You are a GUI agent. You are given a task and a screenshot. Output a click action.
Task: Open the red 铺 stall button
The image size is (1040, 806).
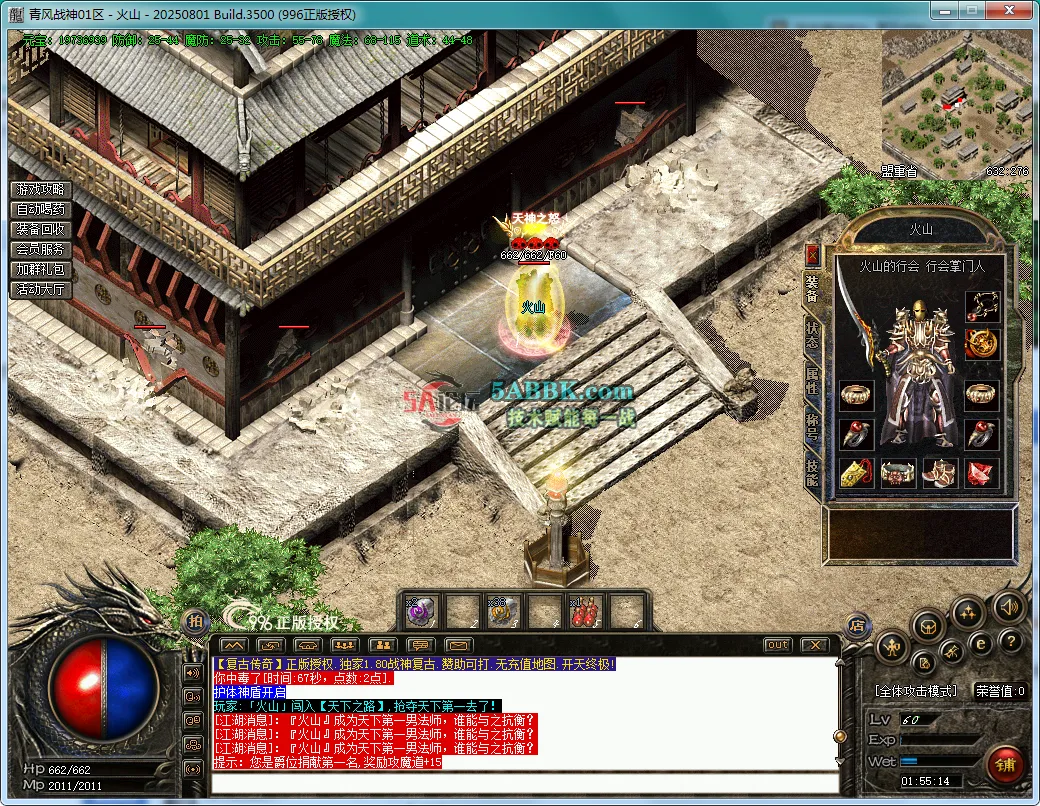point(1005,764)
